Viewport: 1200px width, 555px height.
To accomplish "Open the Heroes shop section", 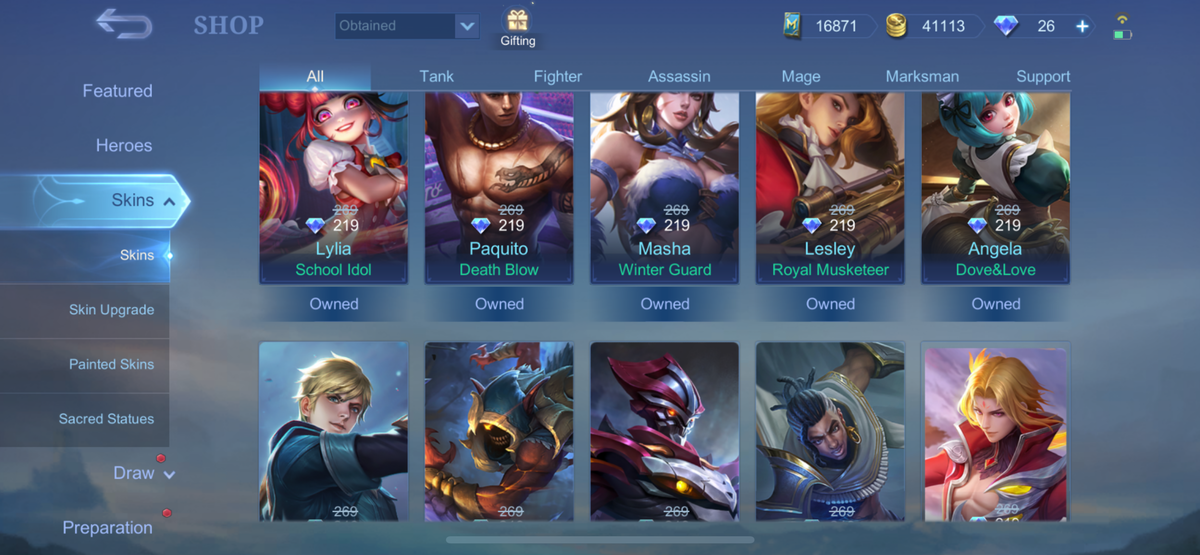I will tap(124, 145).
